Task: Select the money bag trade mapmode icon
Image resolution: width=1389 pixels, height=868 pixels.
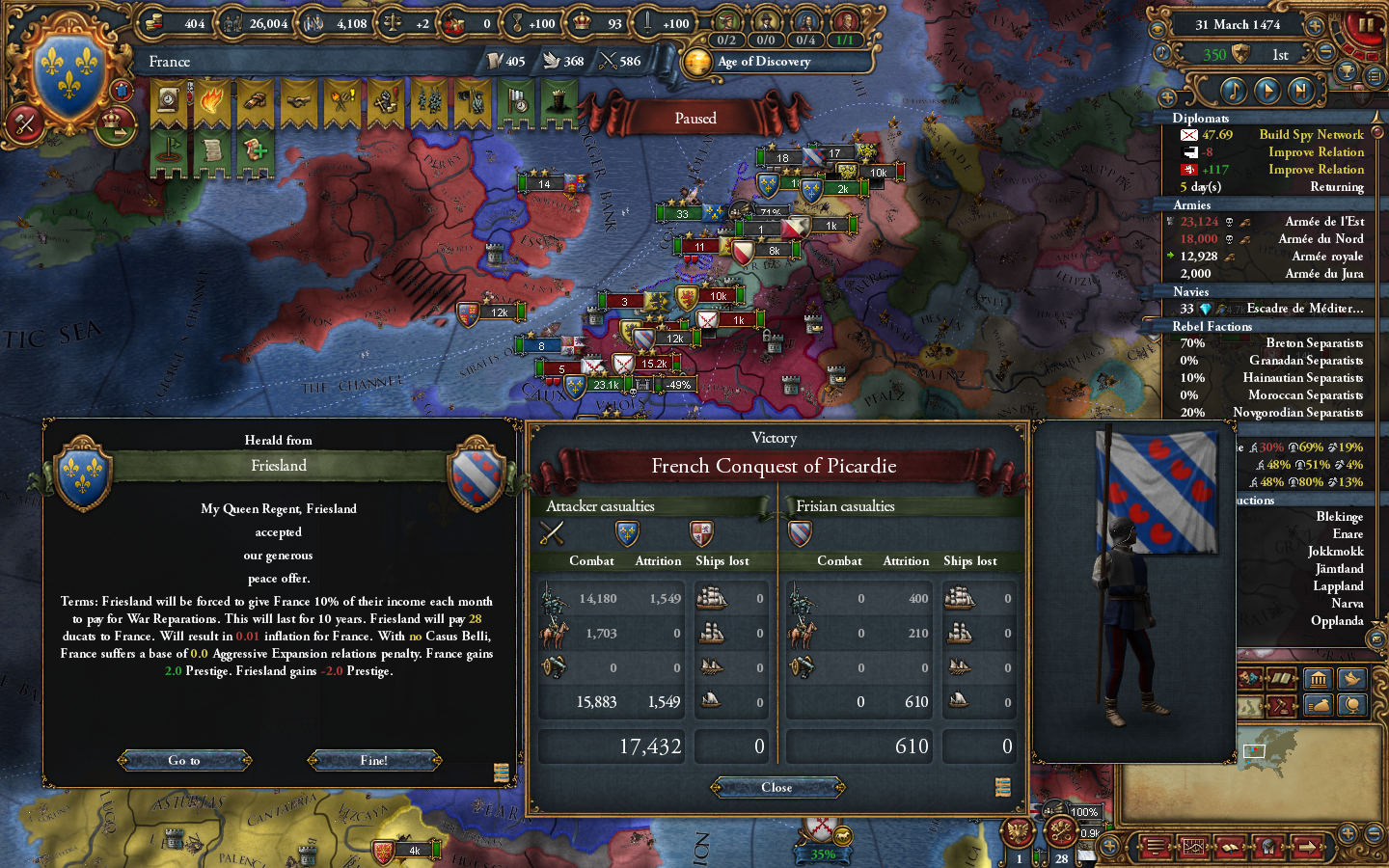Action: coord(1318,705)
